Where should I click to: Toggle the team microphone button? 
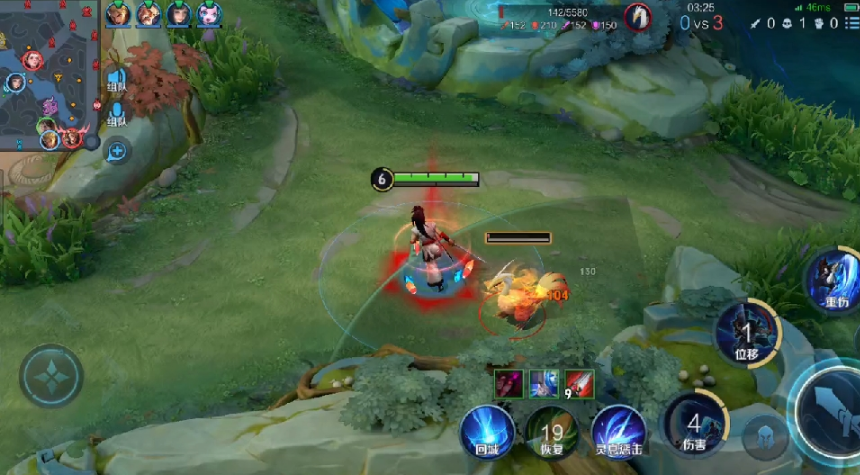[116, 114]
